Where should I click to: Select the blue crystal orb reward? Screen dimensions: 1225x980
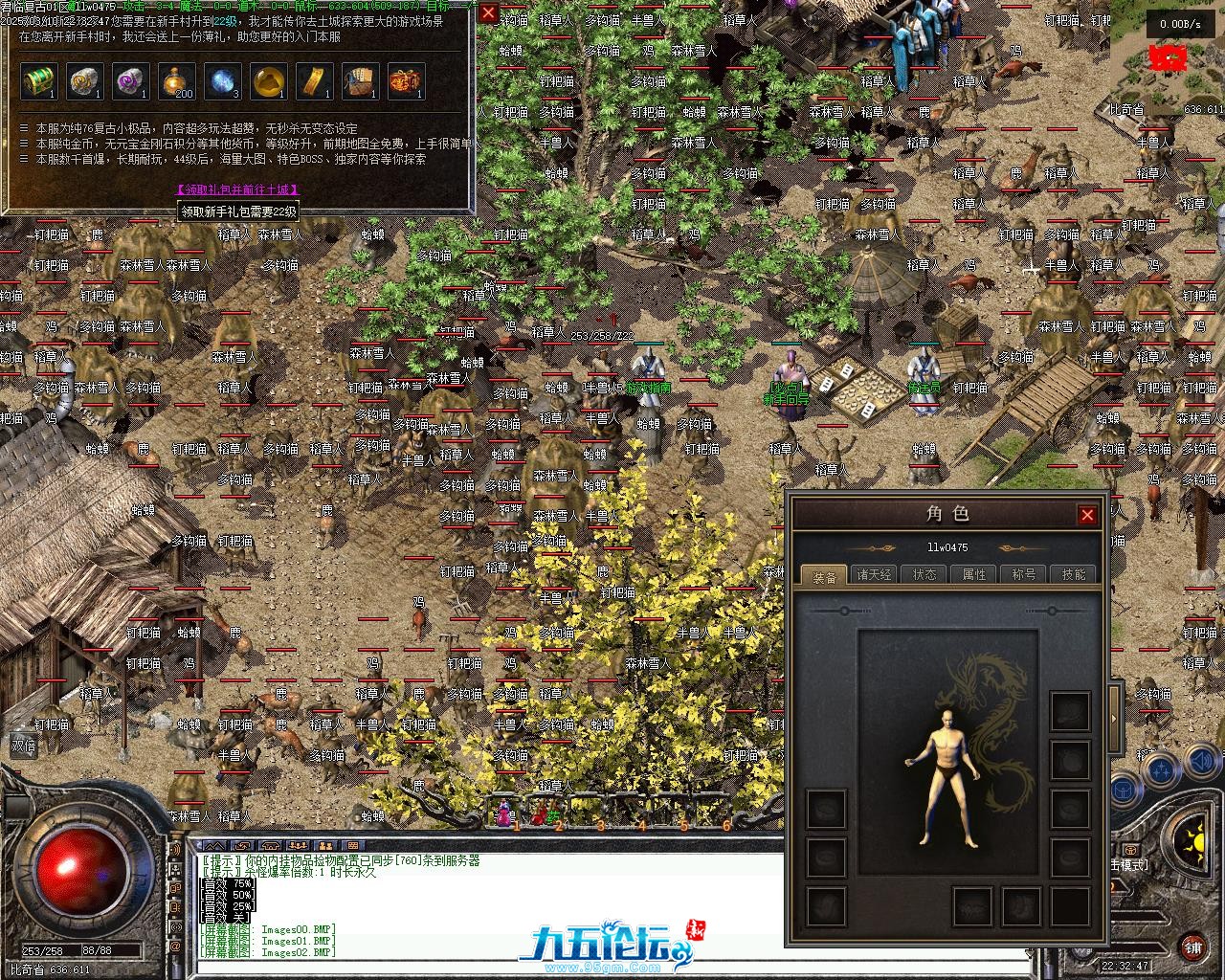click(x=223, y=82)
